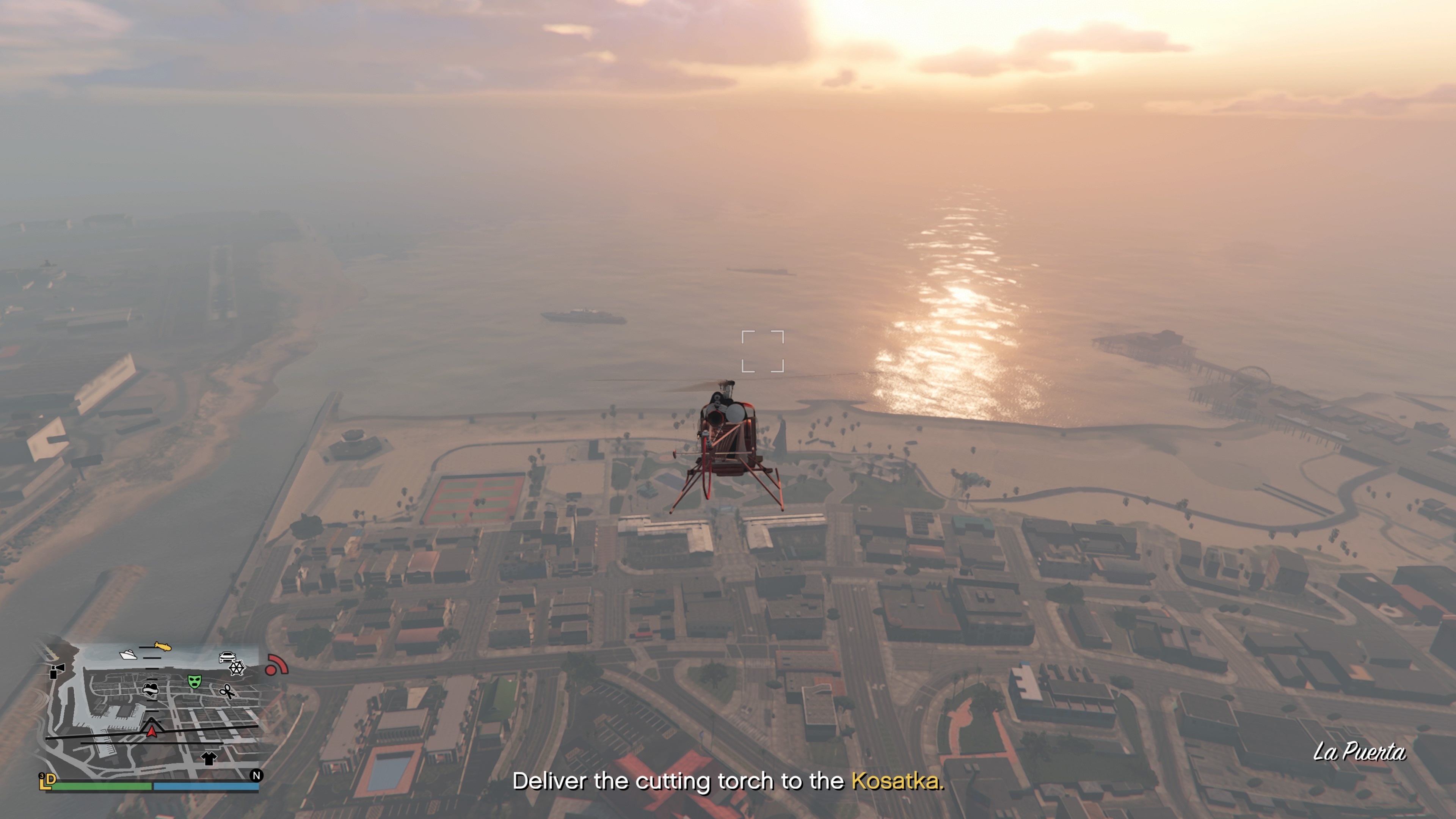1456x819 pixels.
Task: Select the yellow Kosatka submarine blip
Action: (163, 646)
